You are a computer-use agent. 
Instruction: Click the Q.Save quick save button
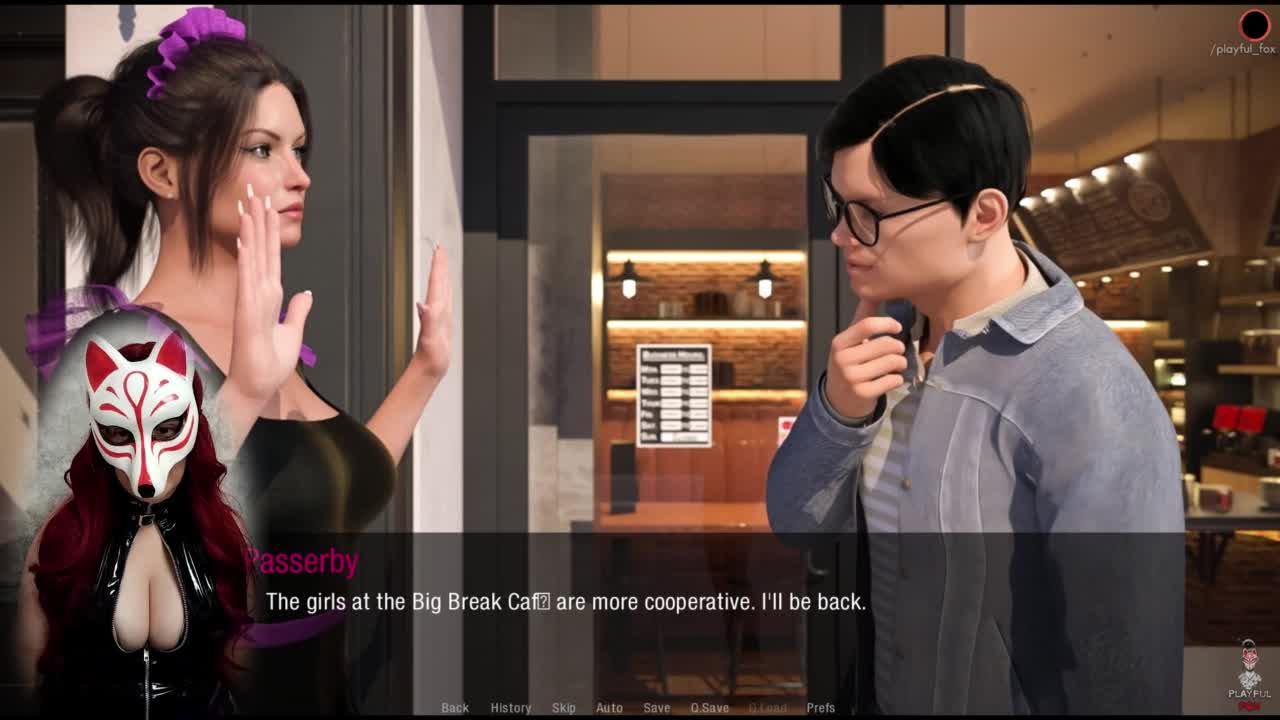click(709, 708)
